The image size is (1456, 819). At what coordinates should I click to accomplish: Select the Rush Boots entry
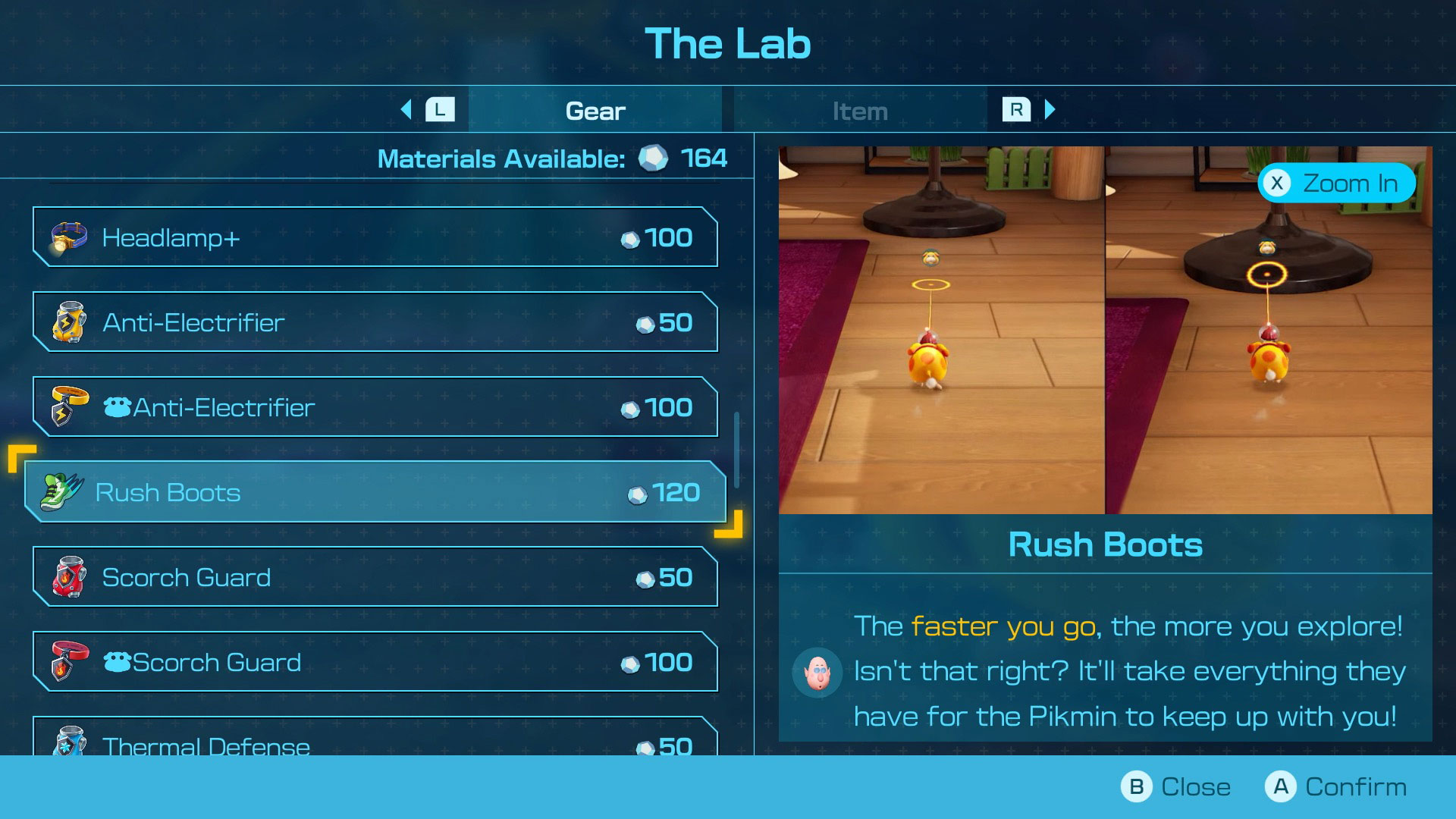pos(375,492)
